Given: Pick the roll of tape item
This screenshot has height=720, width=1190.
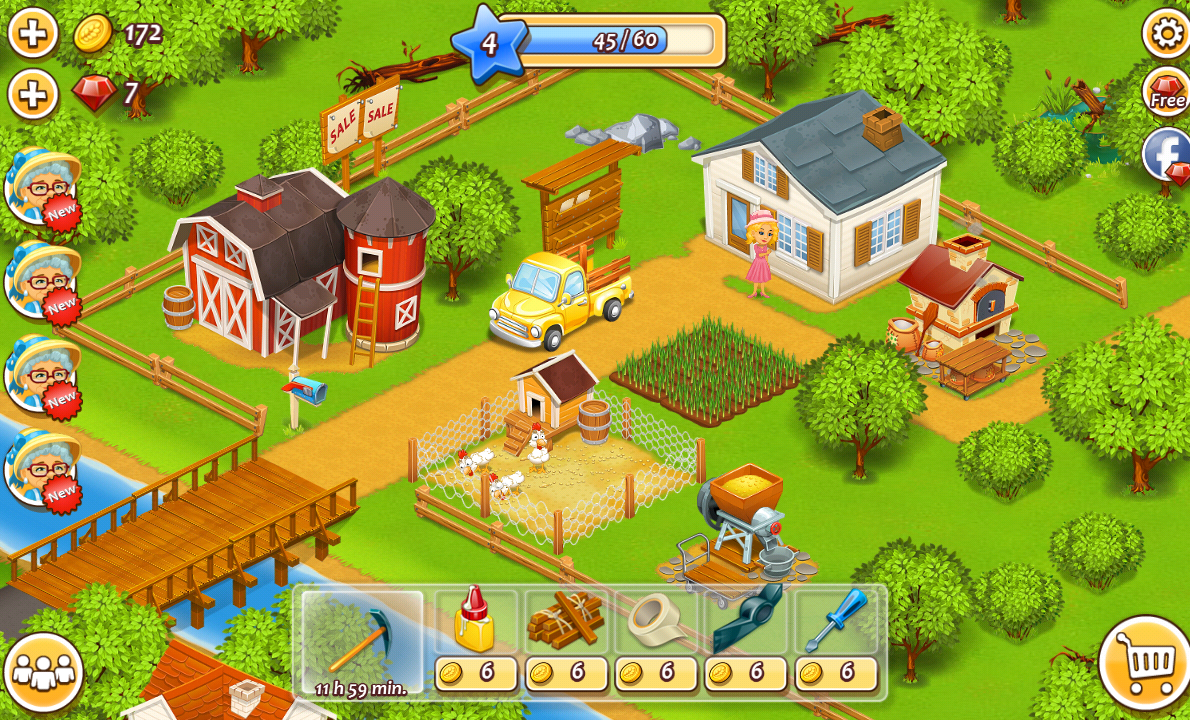Looking at the screenshot, I should pos(656,621).
